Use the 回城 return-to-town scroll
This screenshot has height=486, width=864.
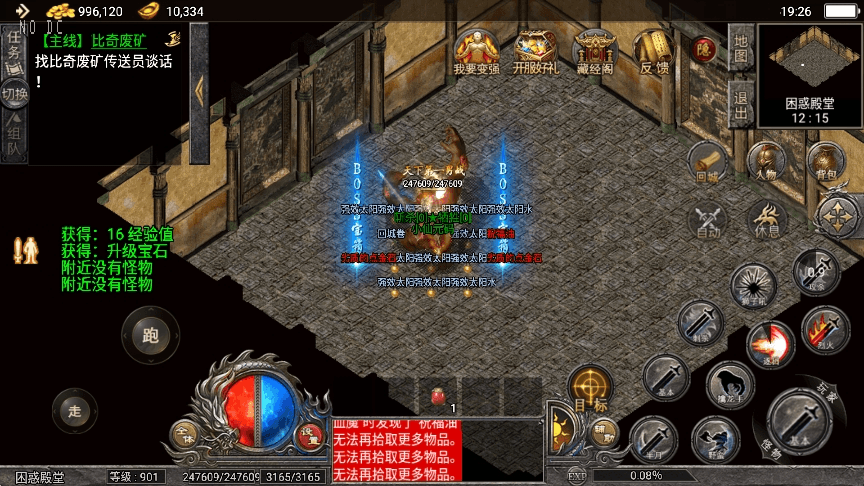(x=708, y=162)
